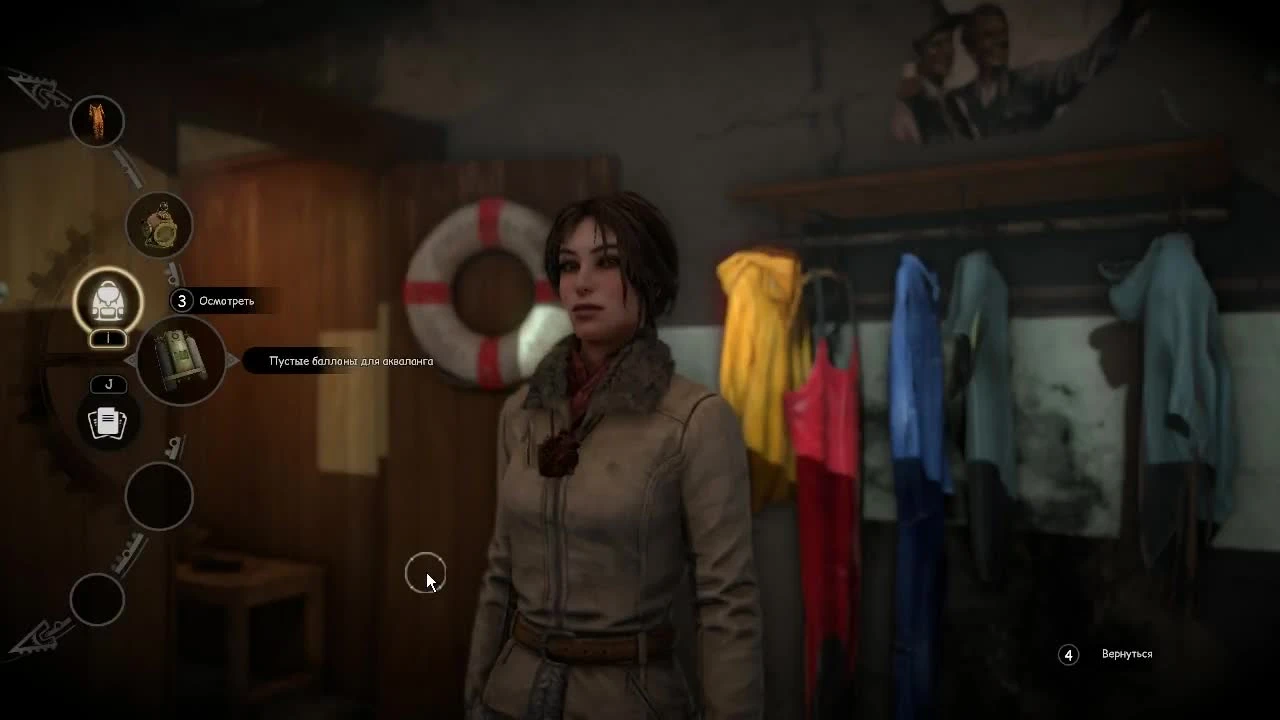
Task: Select the fur coat inventory item
Action: tap(97, 121)
